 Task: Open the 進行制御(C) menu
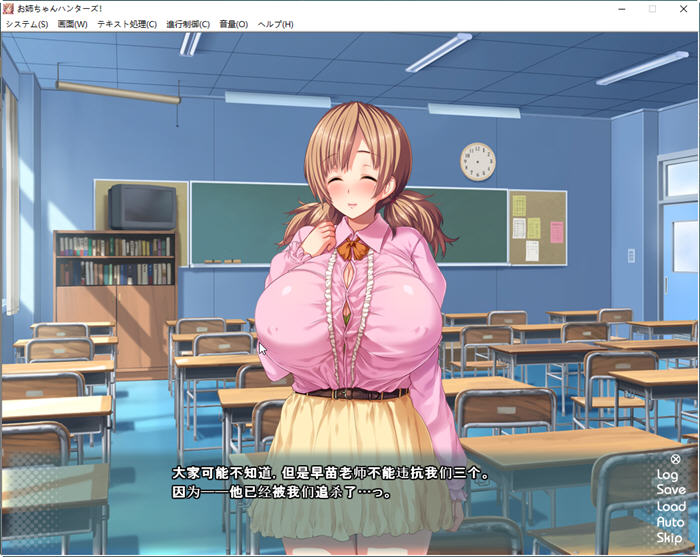188,24
